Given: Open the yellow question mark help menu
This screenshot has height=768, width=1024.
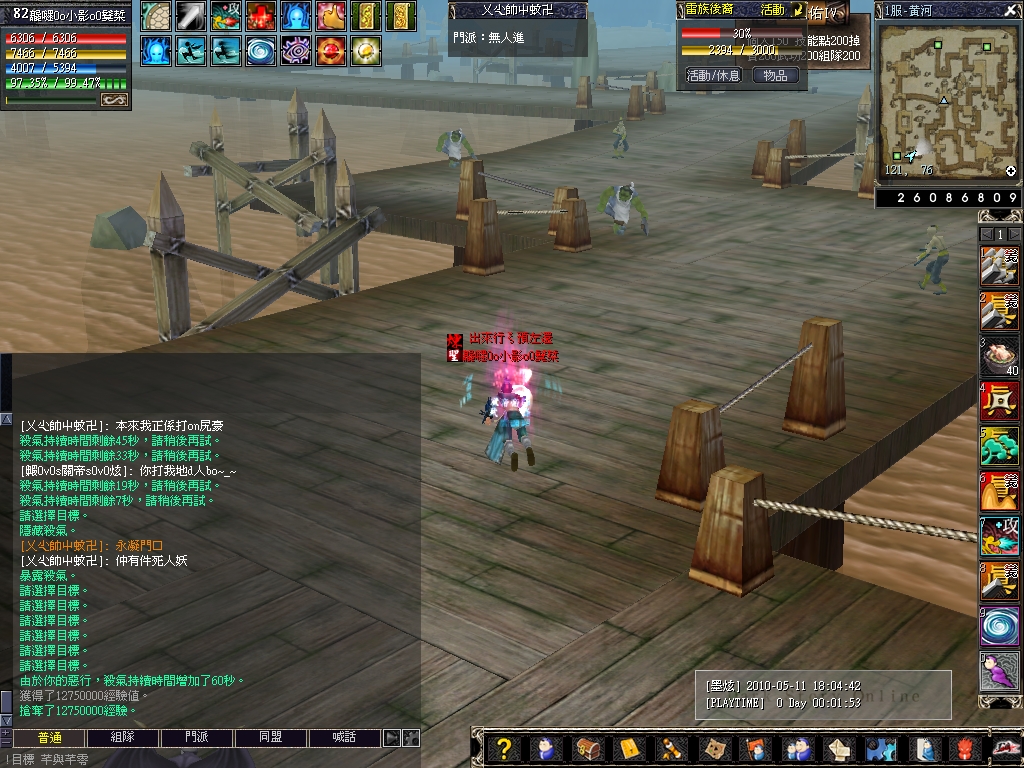Looking at the screenshot, I should [x=504, y=748].
